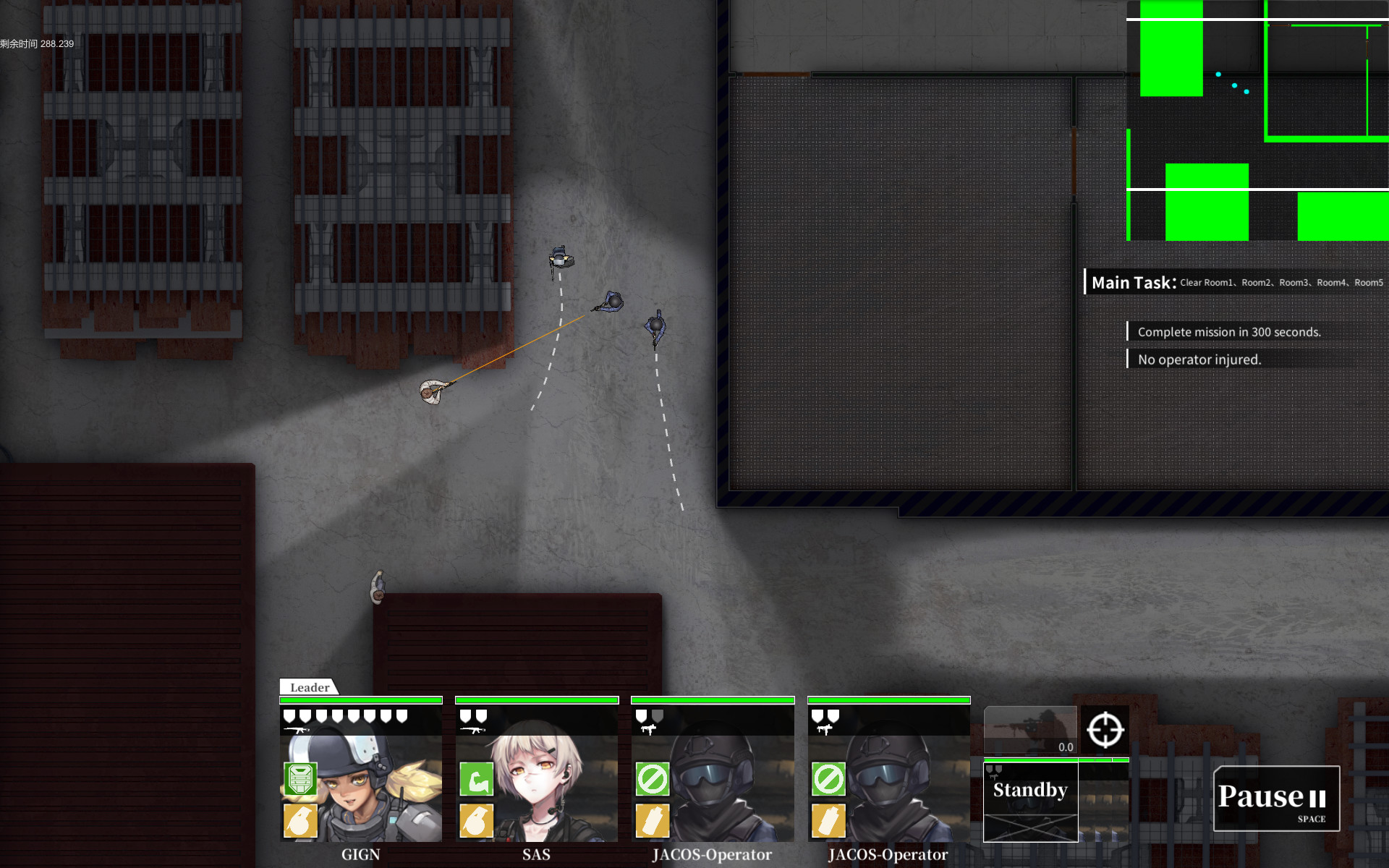Click SAS's assault rifle icon

(475, 729)
